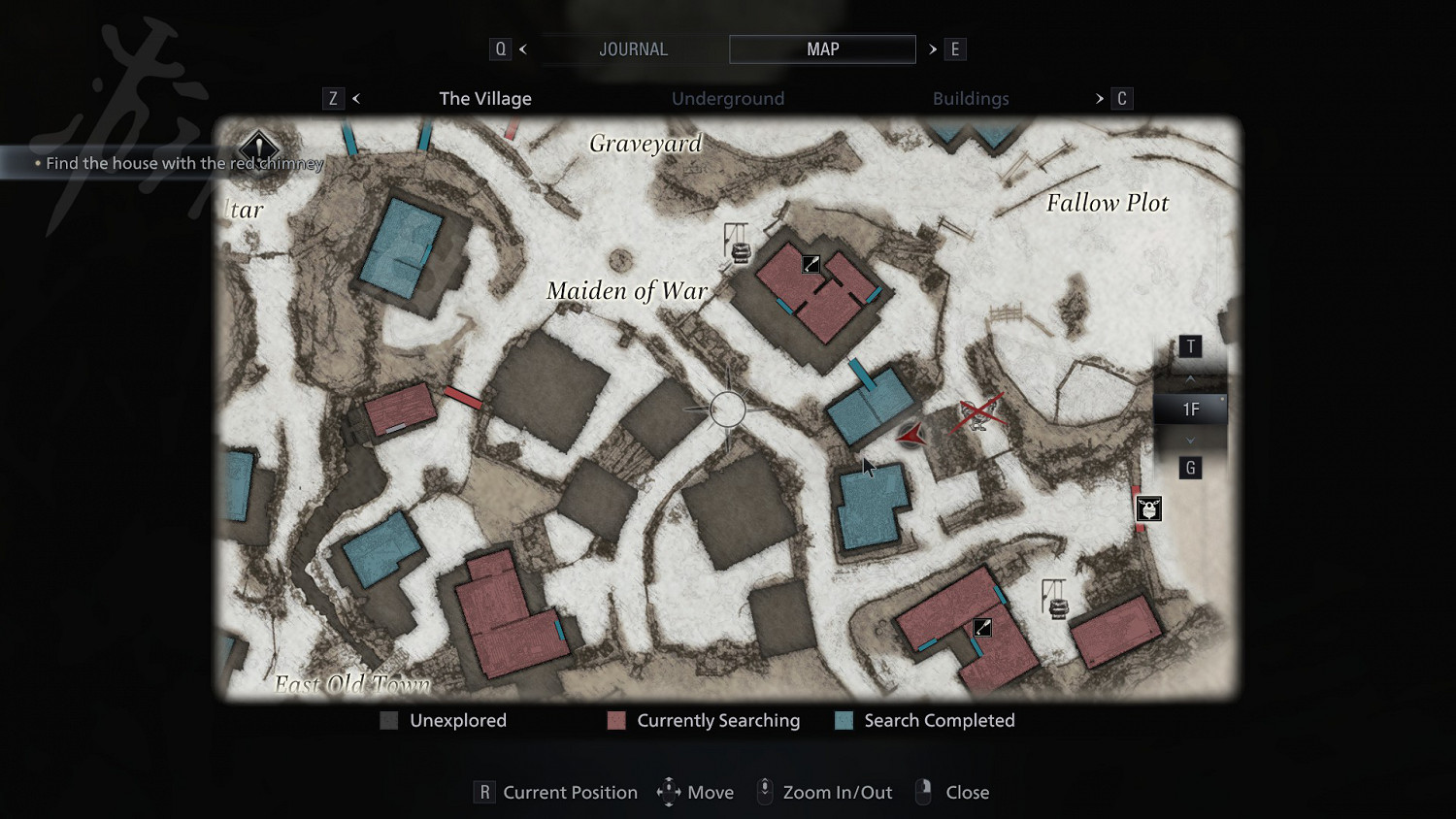Select the Map tab

[x=822, y=49]
